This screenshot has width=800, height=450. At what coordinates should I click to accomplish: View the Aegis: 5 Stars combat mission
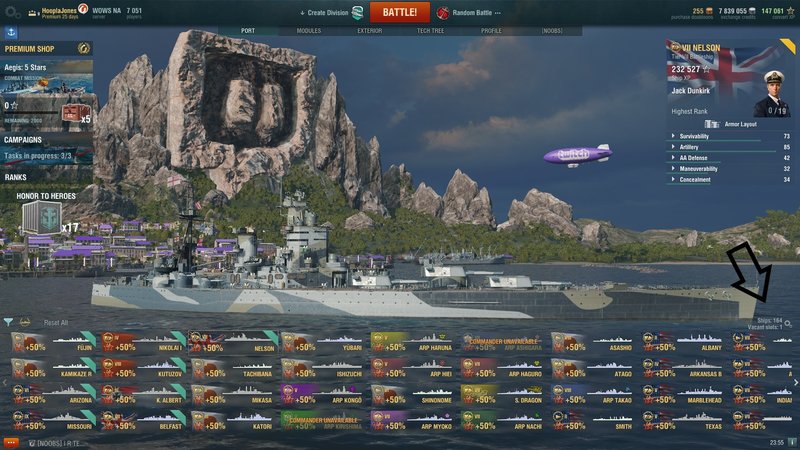coord(46,77)
